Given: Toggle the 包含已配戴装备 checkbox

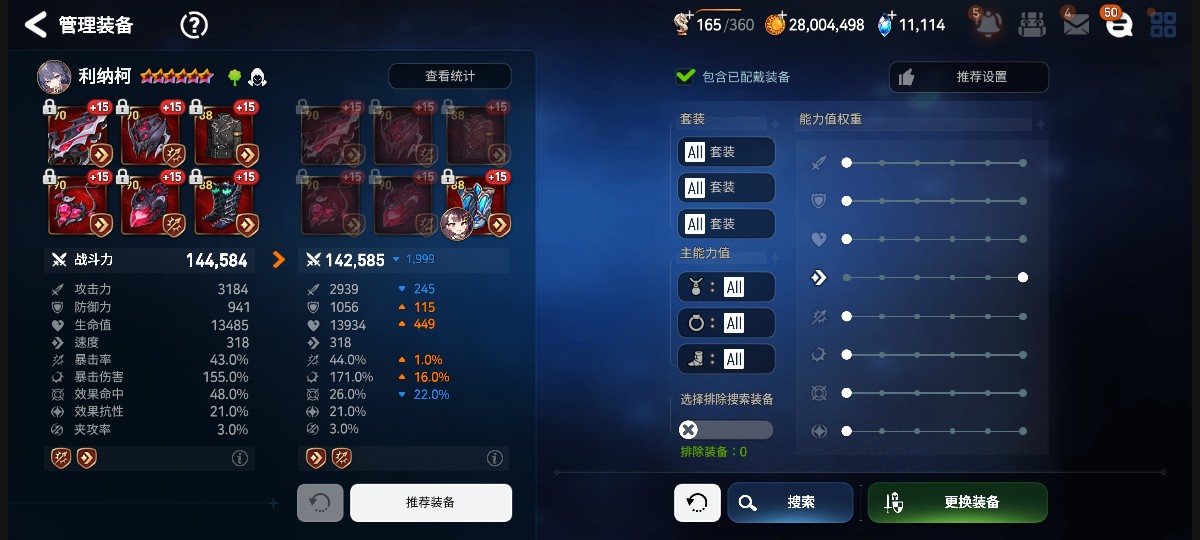Looking at the screenshot, I should (686, 76).
